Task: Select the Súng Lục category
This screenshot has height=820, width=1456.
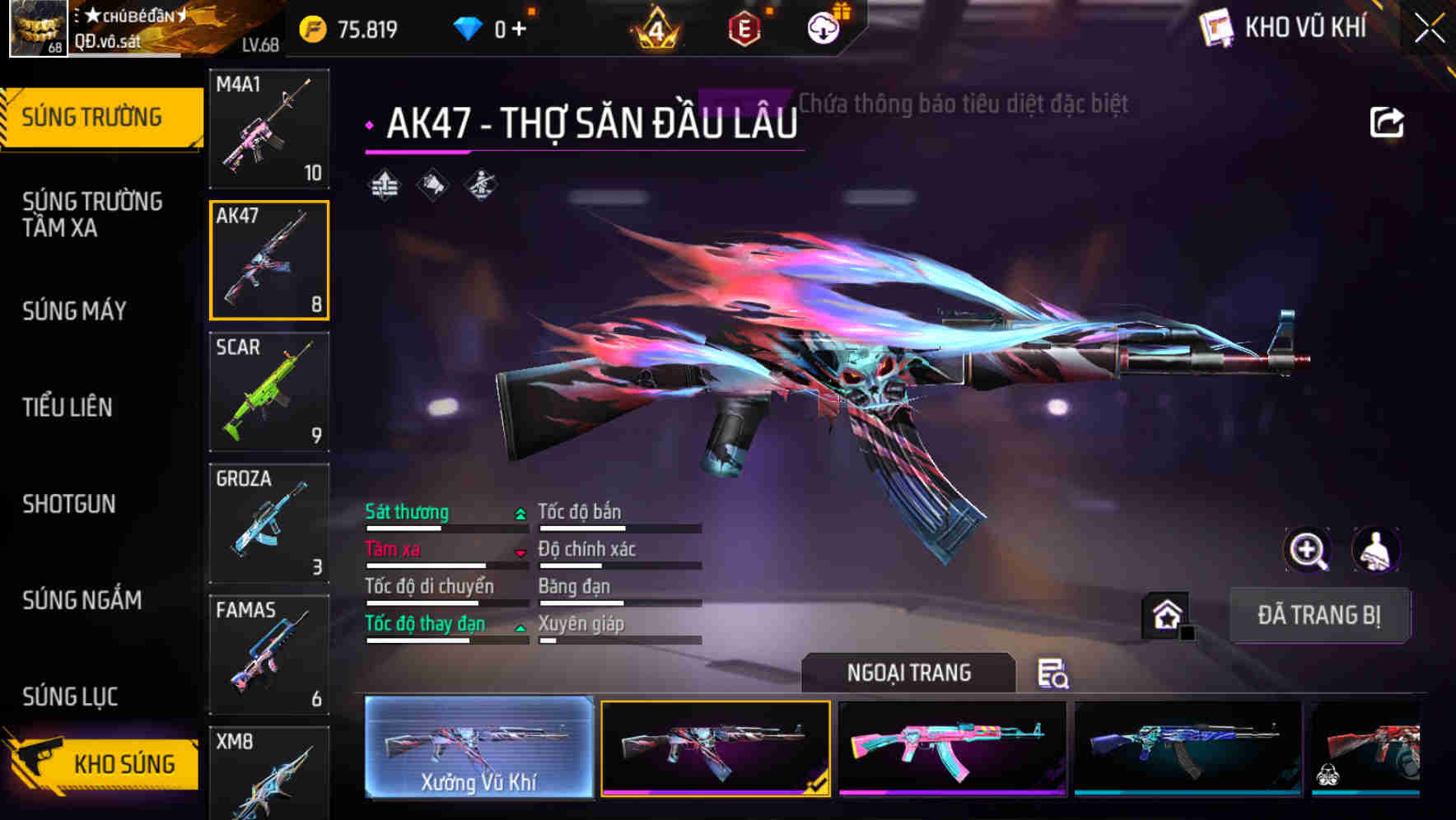Action: click(69, 696)
